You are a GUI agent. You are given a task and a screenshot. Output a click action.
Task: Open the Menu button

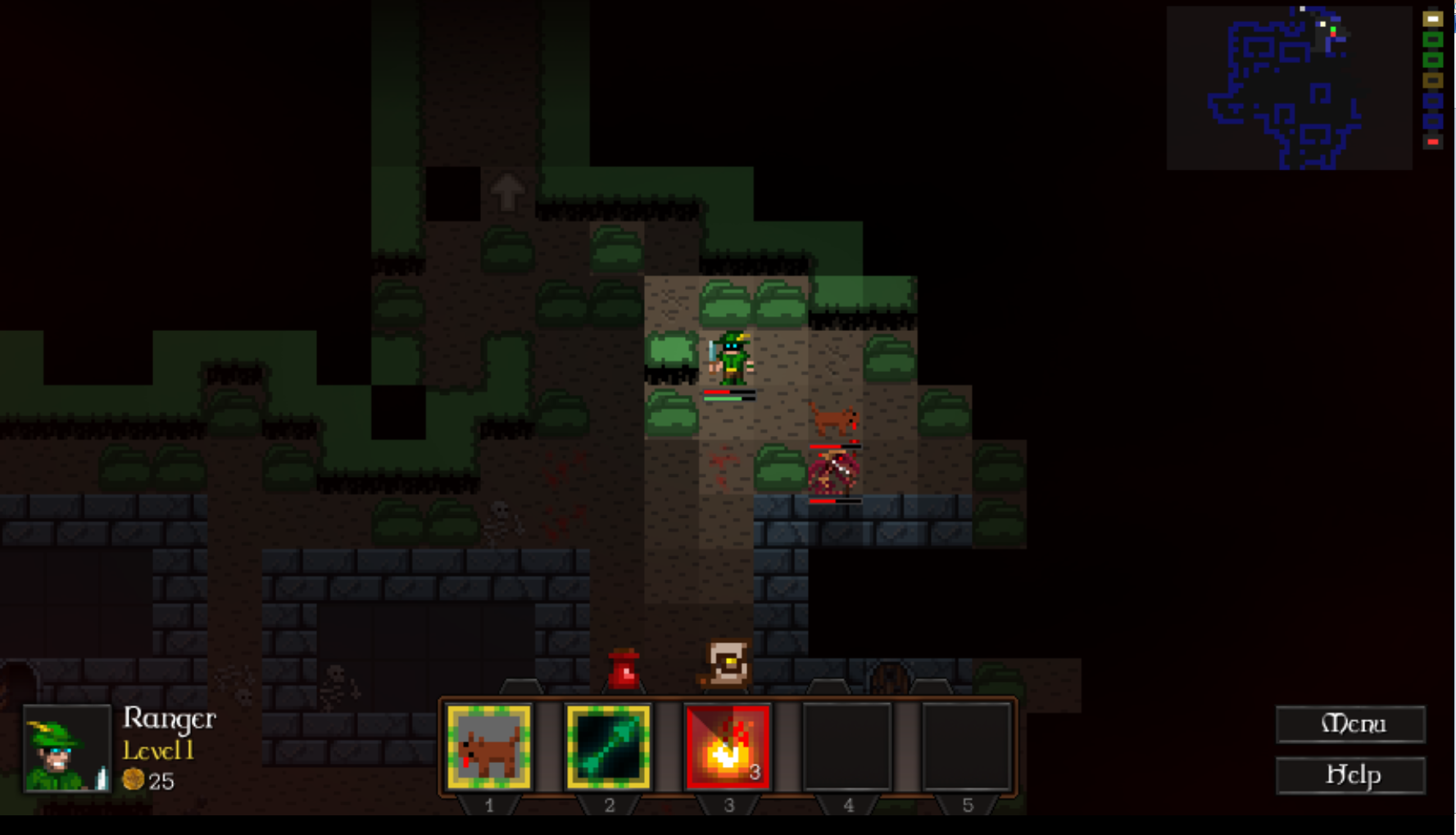pyautogui.click(x=1350, y=724)
